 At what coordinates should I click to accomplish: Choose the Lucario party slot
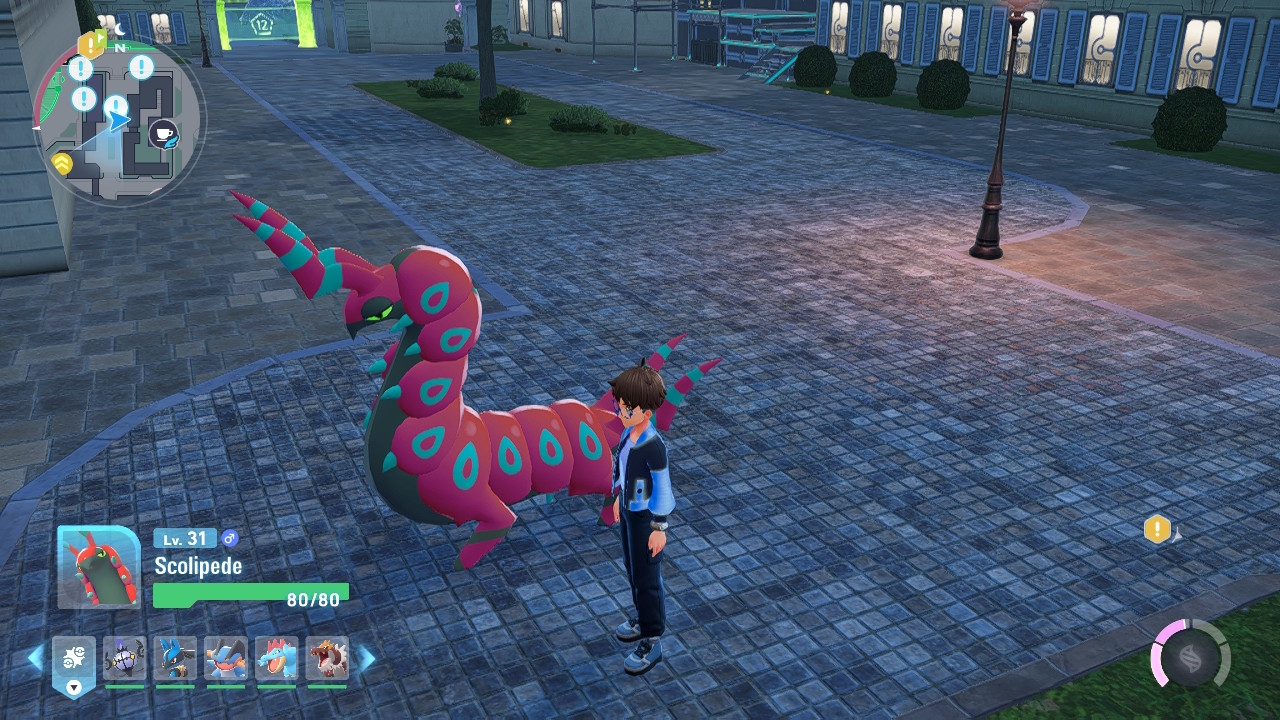[x=175, y=659]
